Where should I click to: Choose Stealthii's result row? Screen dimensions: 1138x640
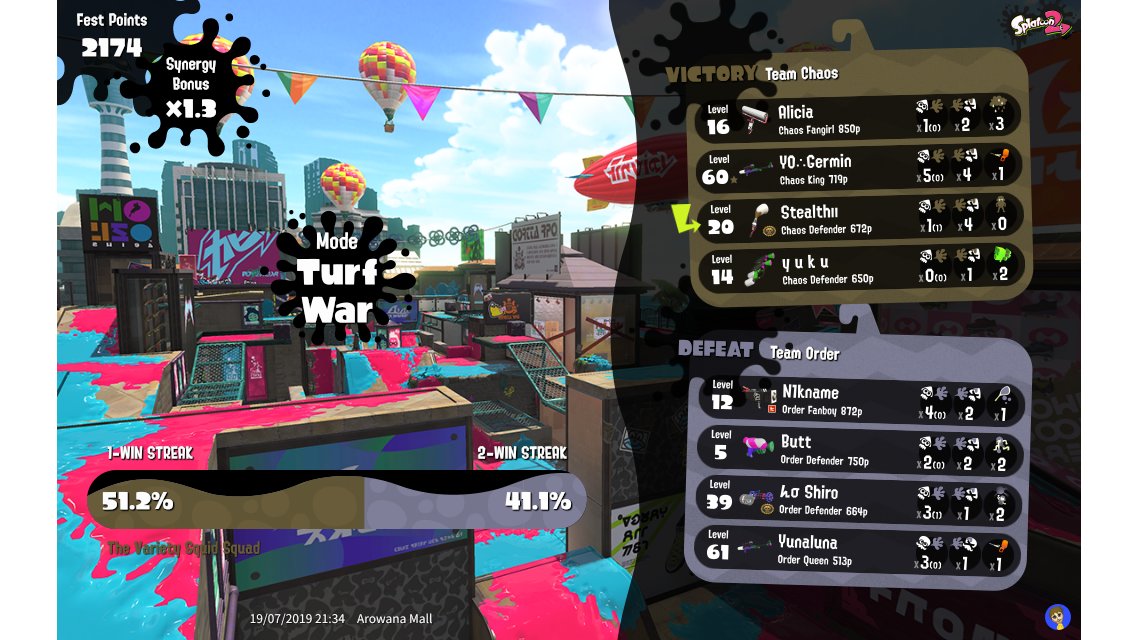click(858, 219)
